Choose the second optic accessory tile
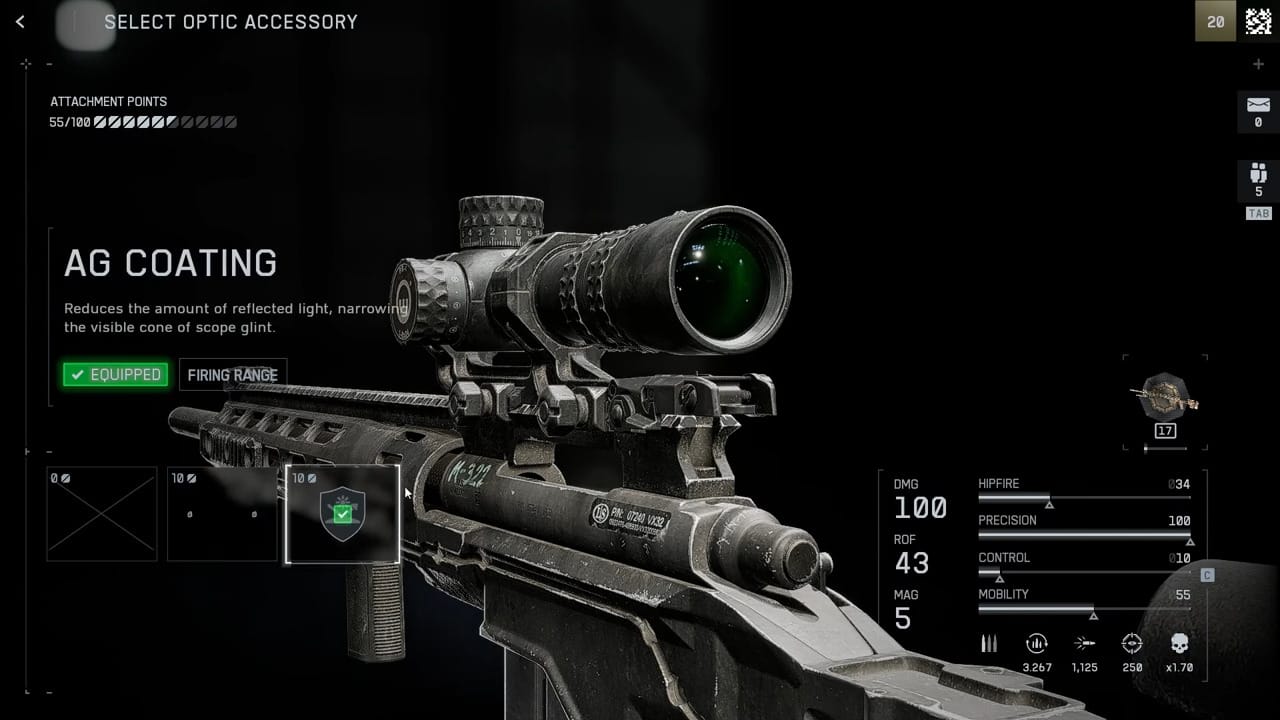Viewport: 1280px width, 720px height. (222, 514)
